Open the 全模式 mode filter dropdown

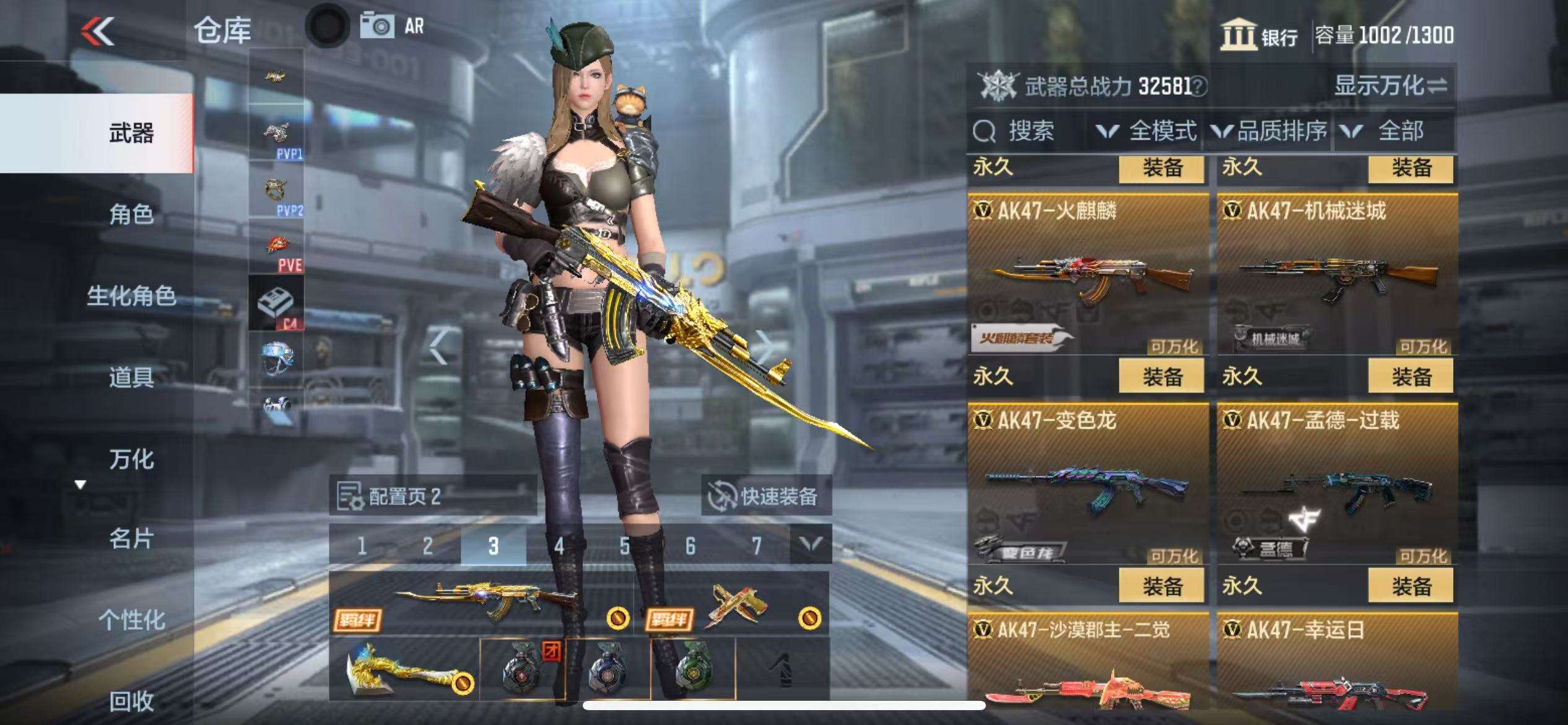pyautogui.click(x=1146, y=131)
